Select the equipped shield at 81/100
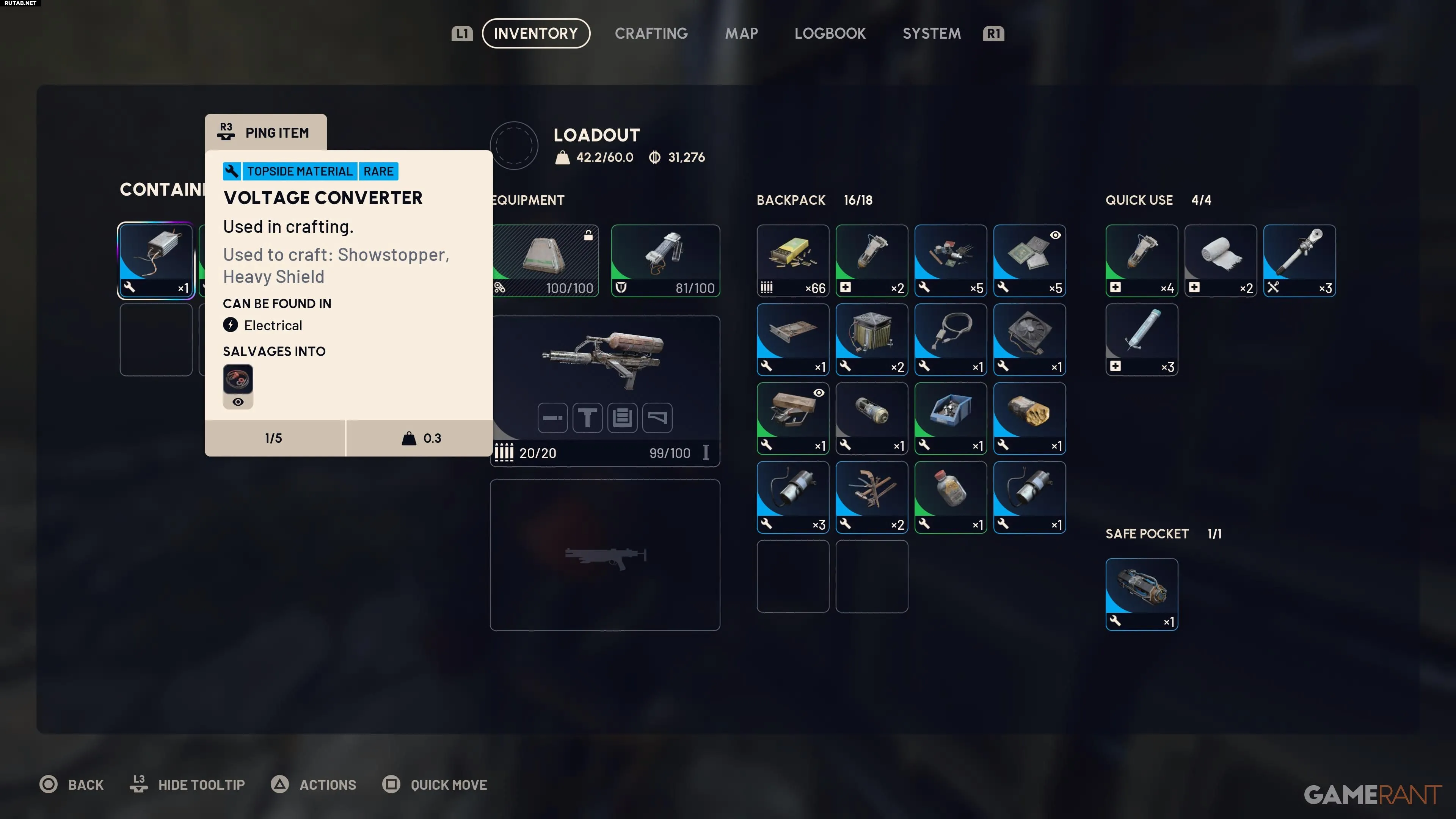The image size is (1456, 819). tap(665, 260)
